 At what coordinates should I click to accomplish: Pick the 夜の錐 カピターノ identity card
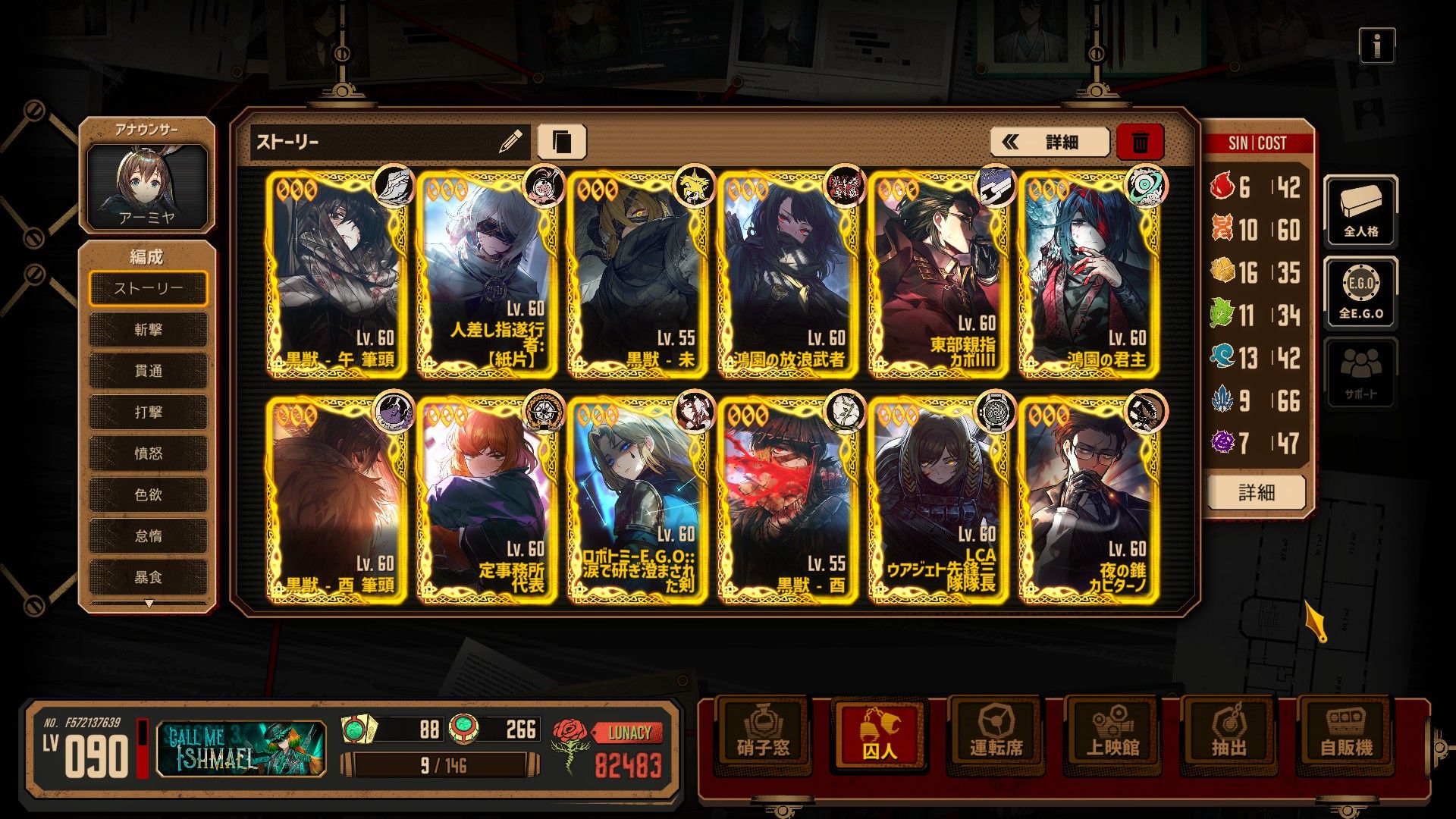pos(1088,500)
